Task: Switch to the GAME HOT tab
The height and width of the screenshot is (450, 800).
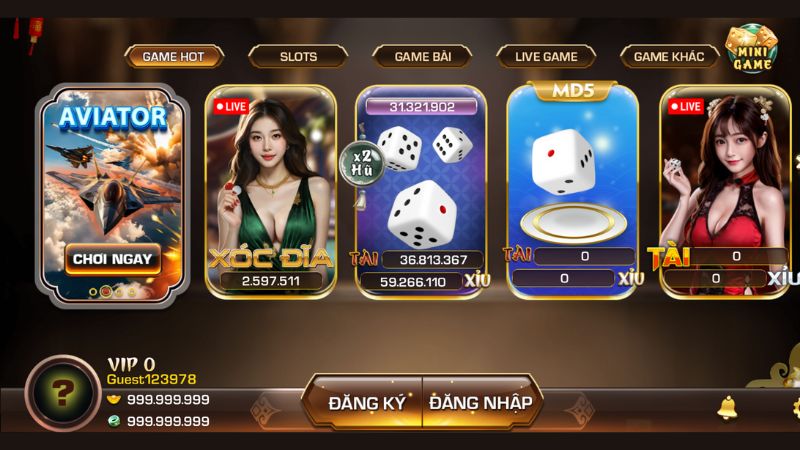Action: (173, 56)
